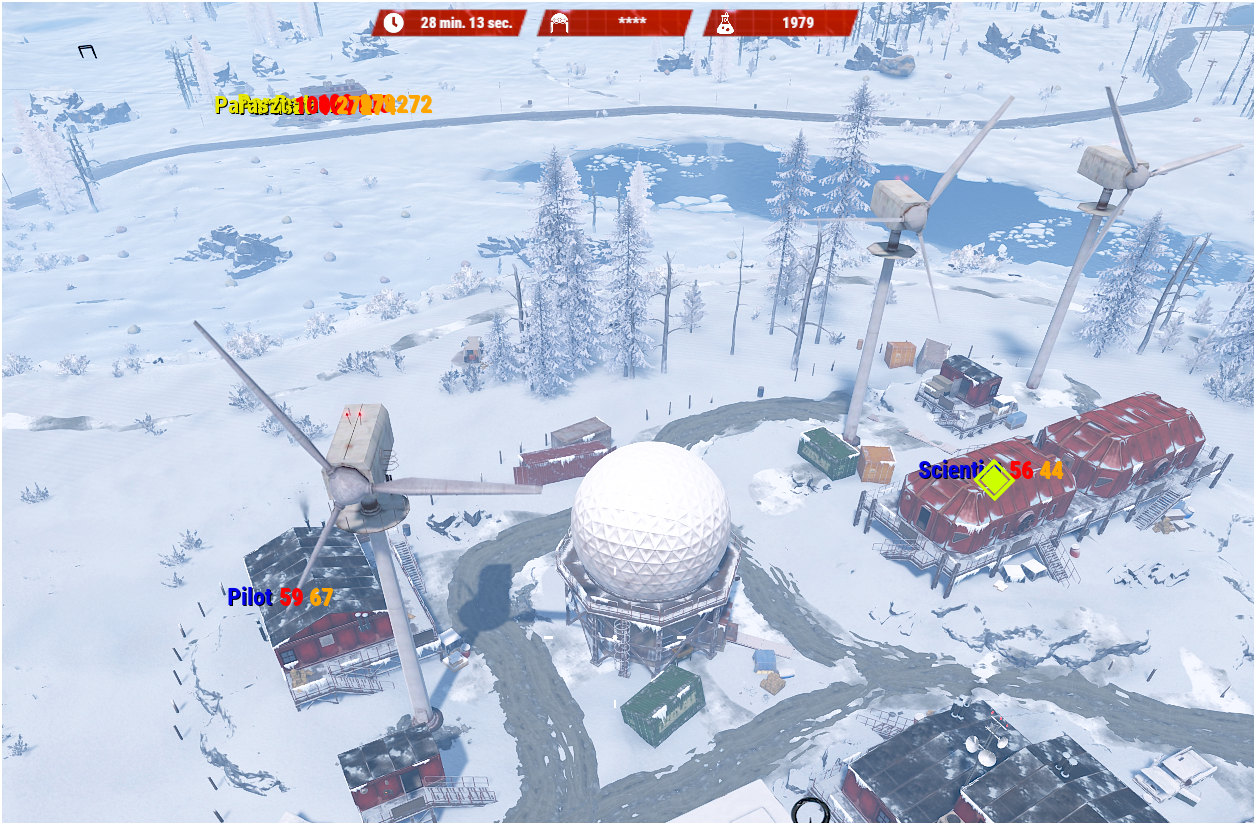Click the Pilot name tag
The image size is (1256, 825).
250,598
